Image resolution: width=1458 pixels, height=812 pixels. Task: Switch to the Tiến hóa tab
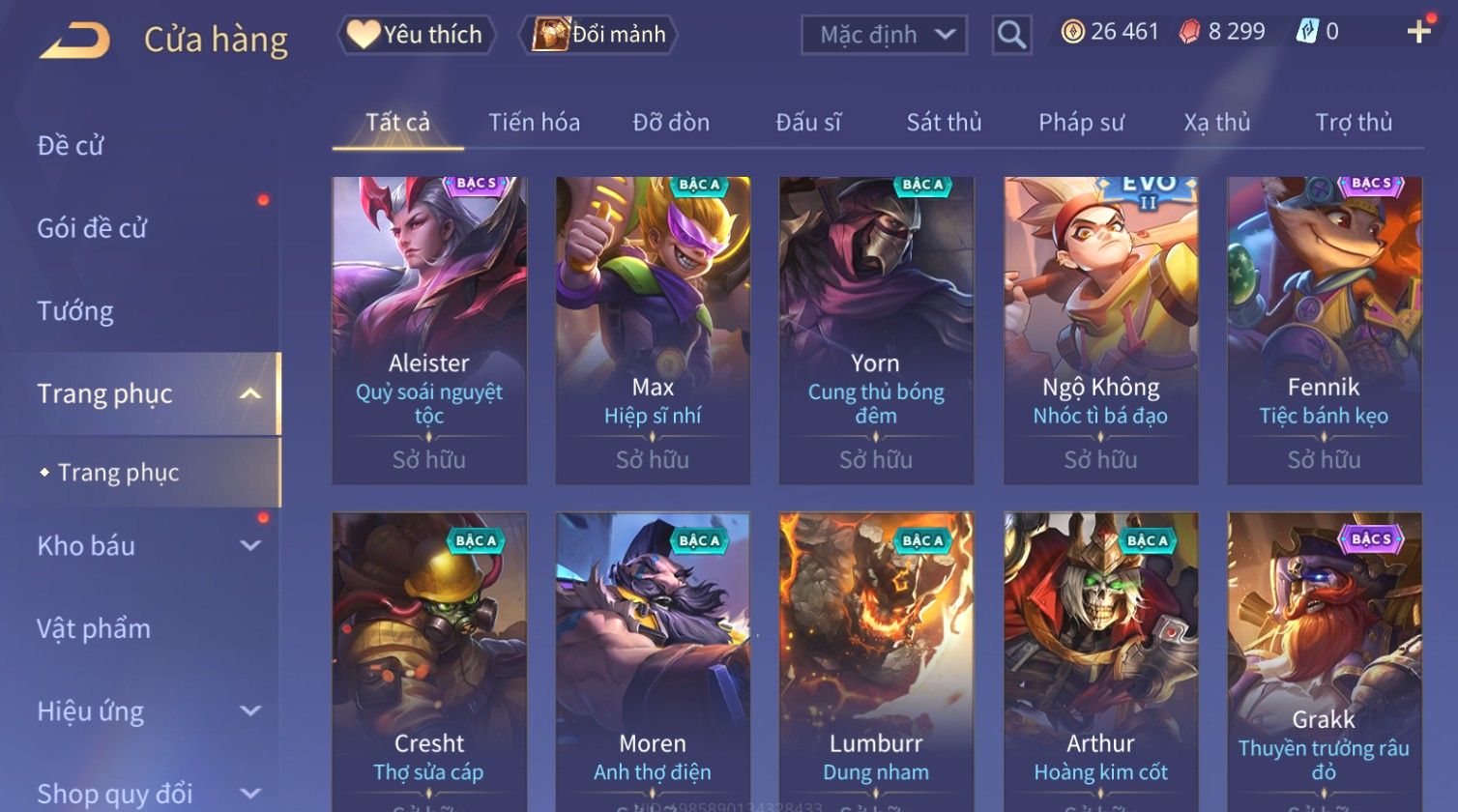pyautogui.click(x=534, y=123)
